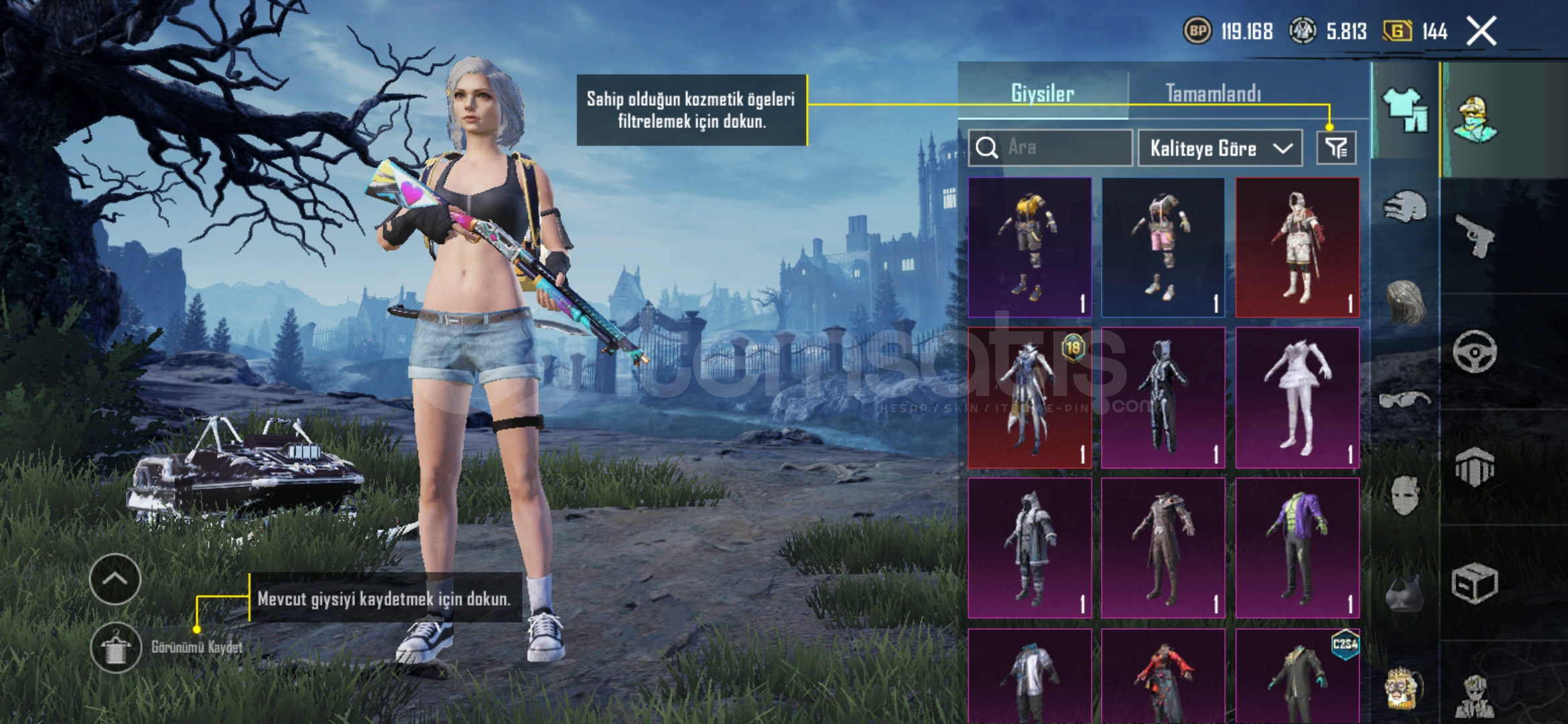Switch to the Giysiler tab
The width and height of the screenshot is (1568, 724).
pos(1043,93)
